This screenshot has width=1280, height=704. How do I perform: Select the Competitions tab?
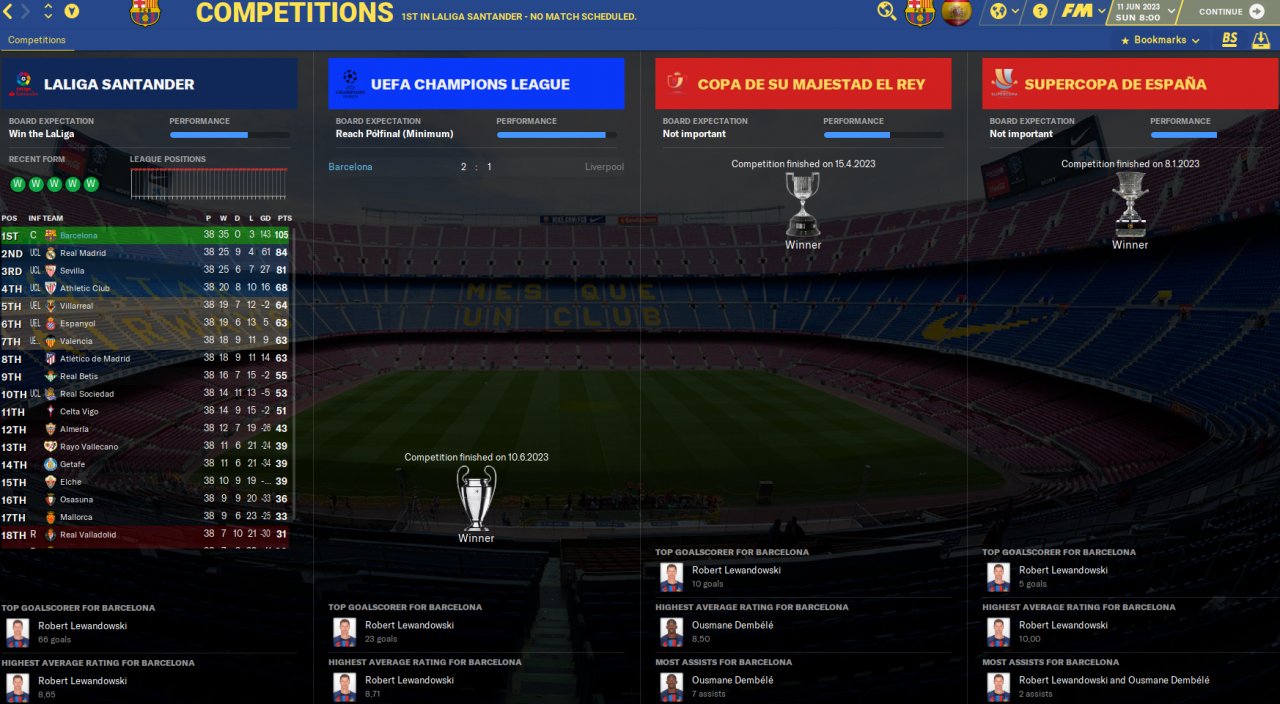[37, 40]
